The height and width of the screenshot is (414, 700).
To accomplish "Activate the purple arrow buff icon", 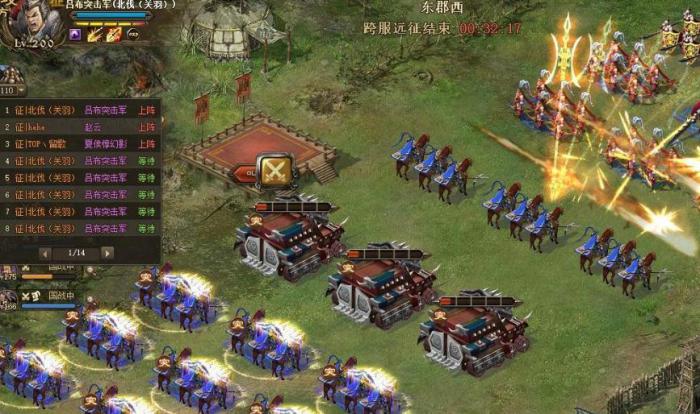I will point(75,34).
